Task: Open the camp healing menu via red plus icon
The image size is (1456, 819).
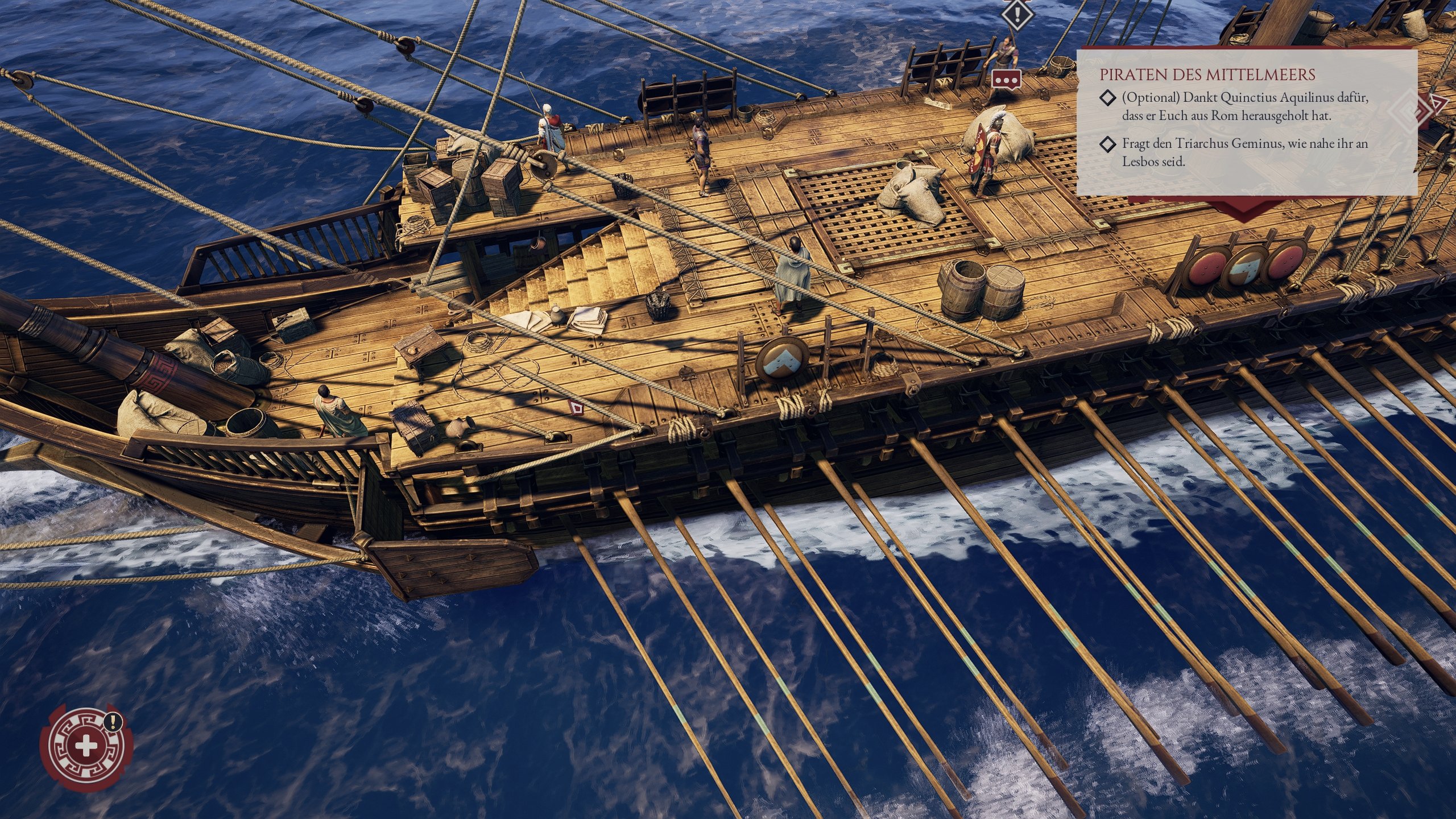Action: (x=85, y=746)
